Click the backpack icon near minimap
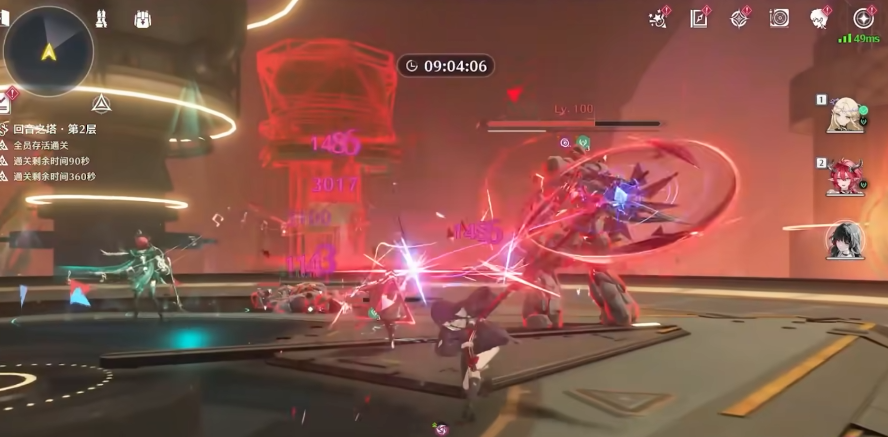Screen dimensions: 888x437 (141, 18)
